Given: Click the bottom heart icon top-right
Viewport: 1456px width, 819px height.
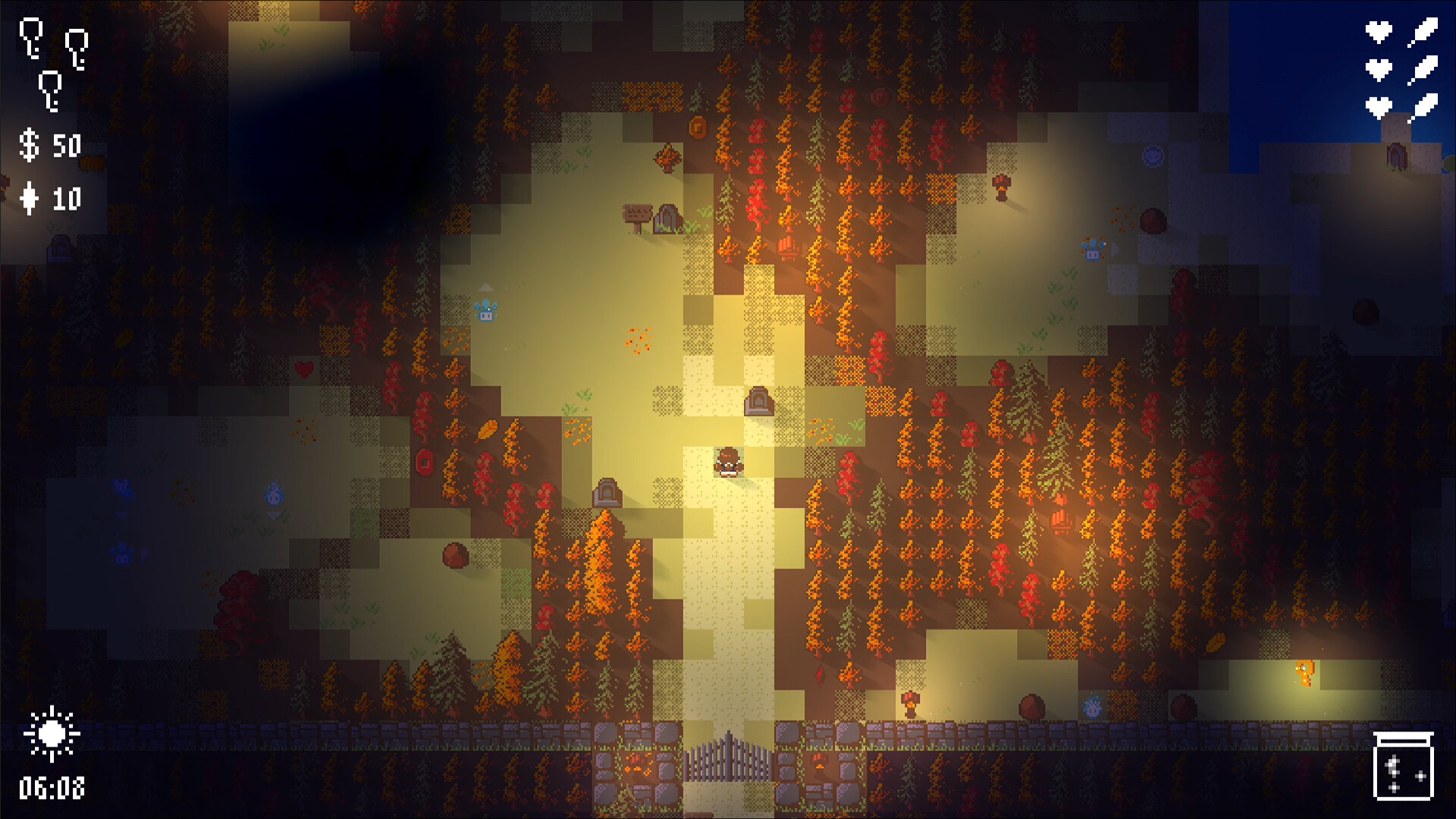Looking at the screenshot, I should [x=1379, y=108].
